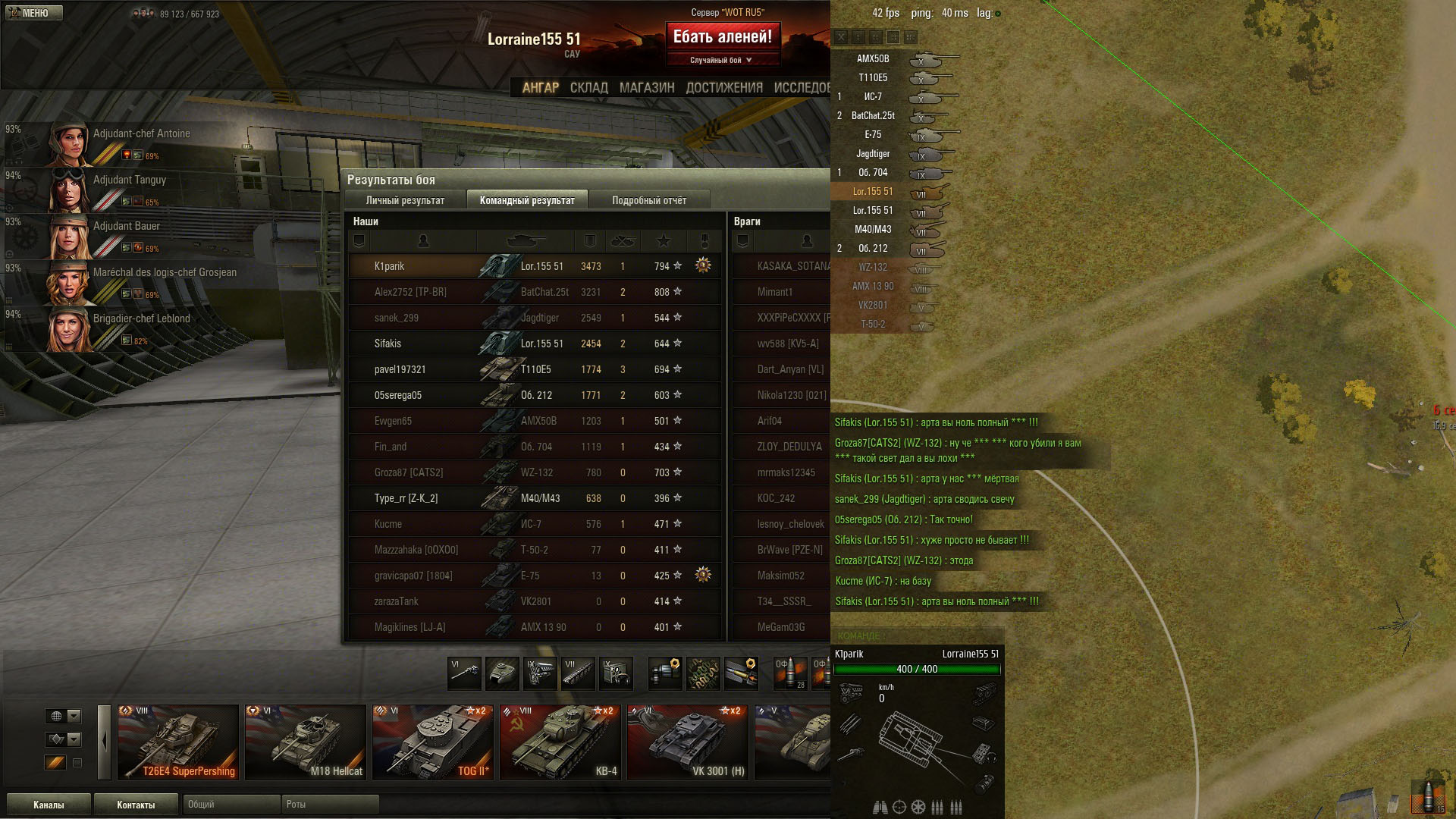Choose the T26E4 SuperPershing tank
Screen dimensions: 1456x819
178,742
